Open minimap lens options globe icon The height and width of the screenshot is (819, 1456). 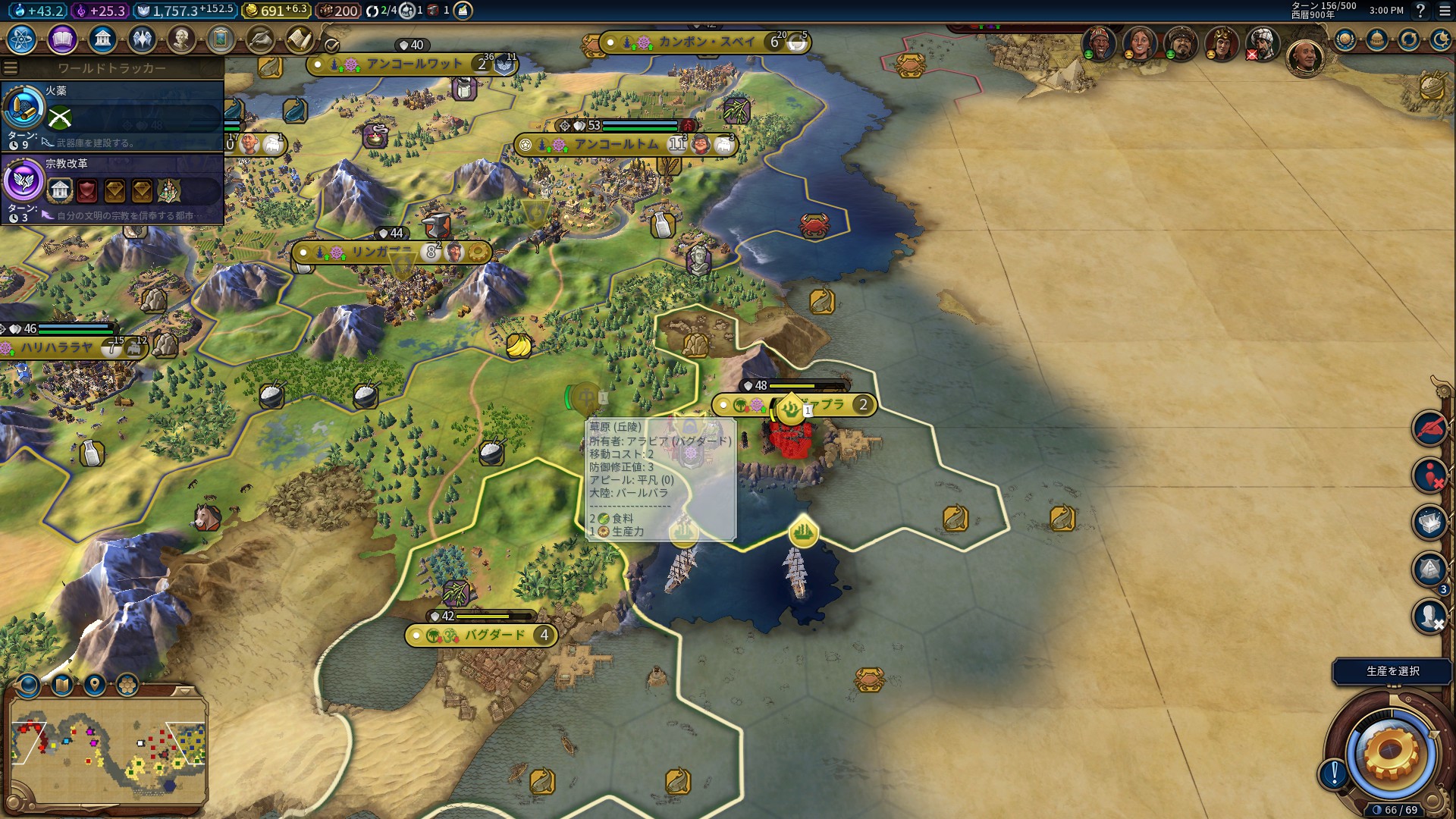(x=29, y=686)
